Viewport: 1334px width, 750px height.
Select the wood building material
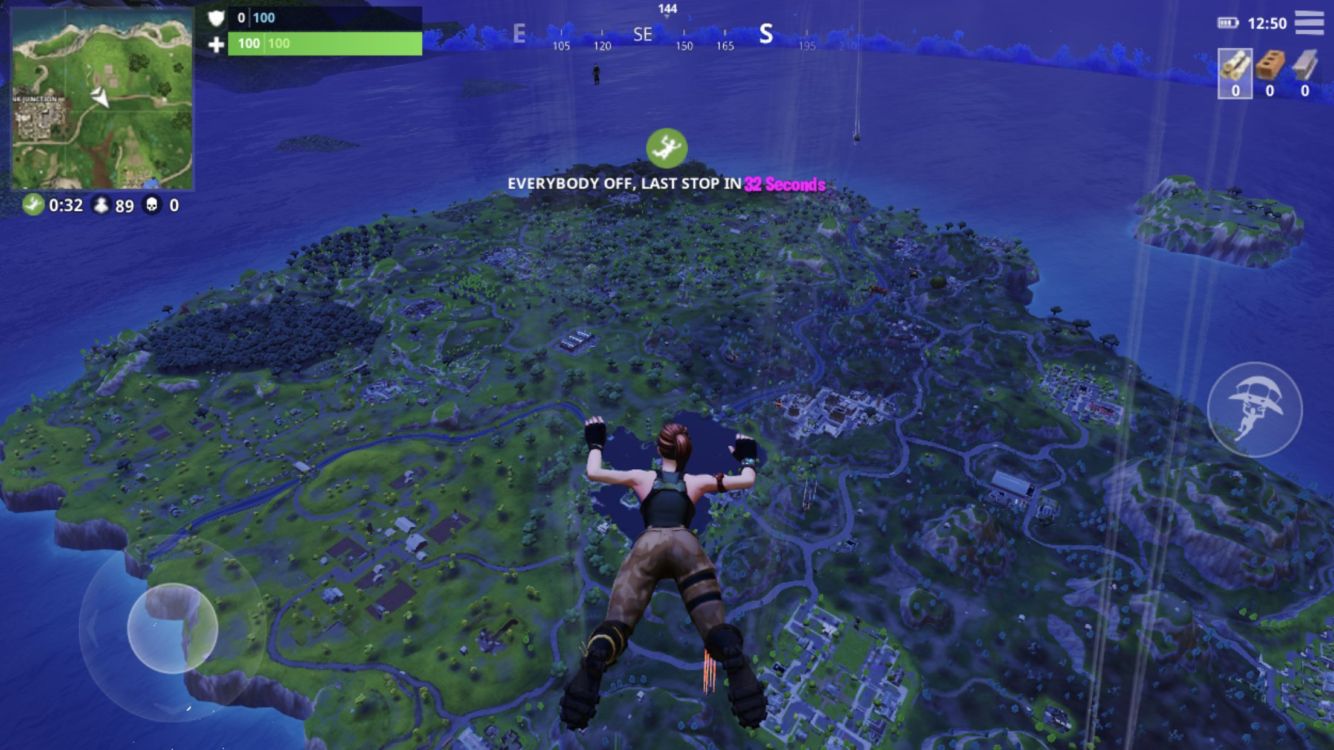click(1235, 67)
